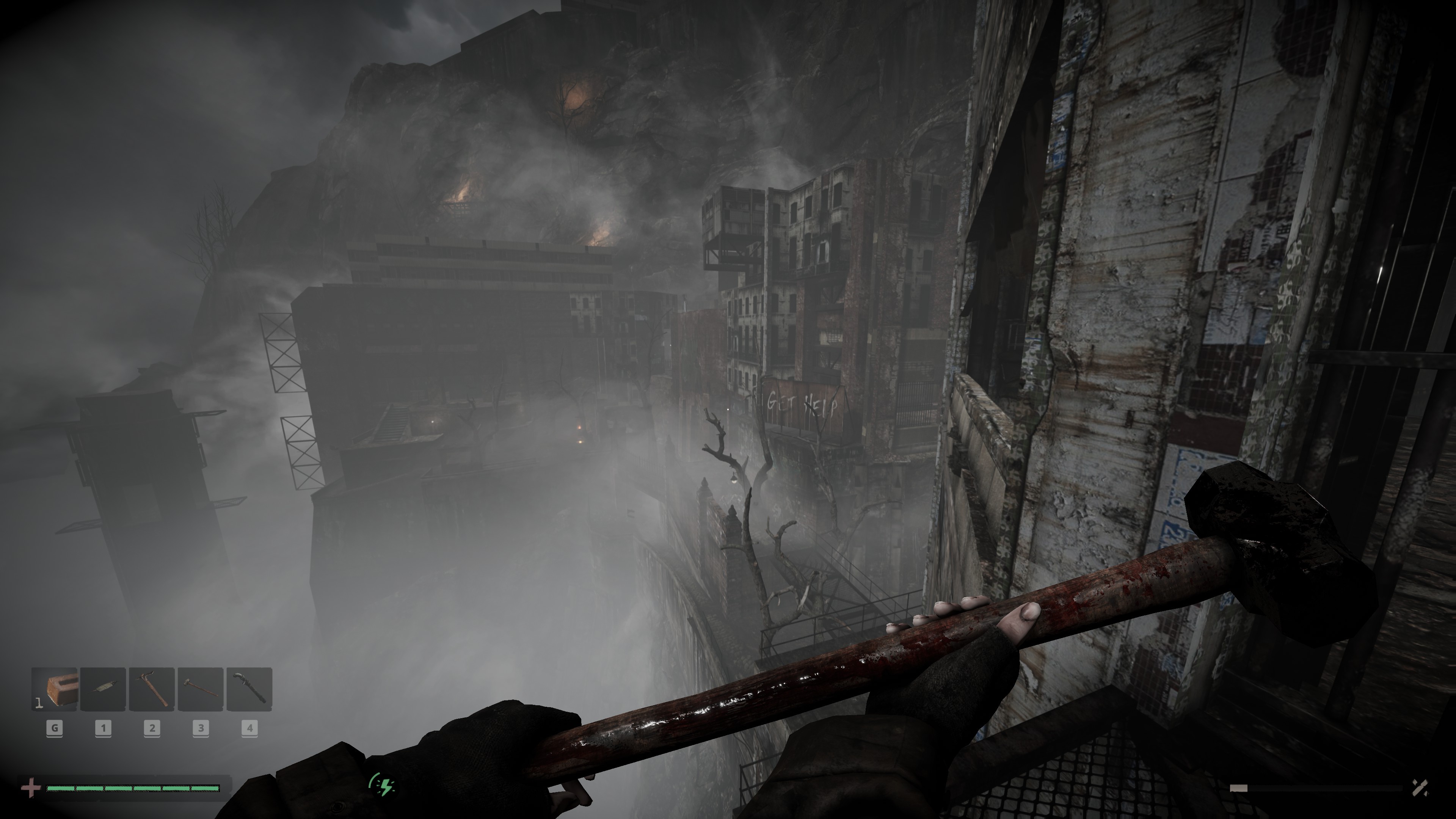Screen dimensions: 1456x819
Task: Click the small white marker at the stamina bar start
Action: [x=1238, y=788]
